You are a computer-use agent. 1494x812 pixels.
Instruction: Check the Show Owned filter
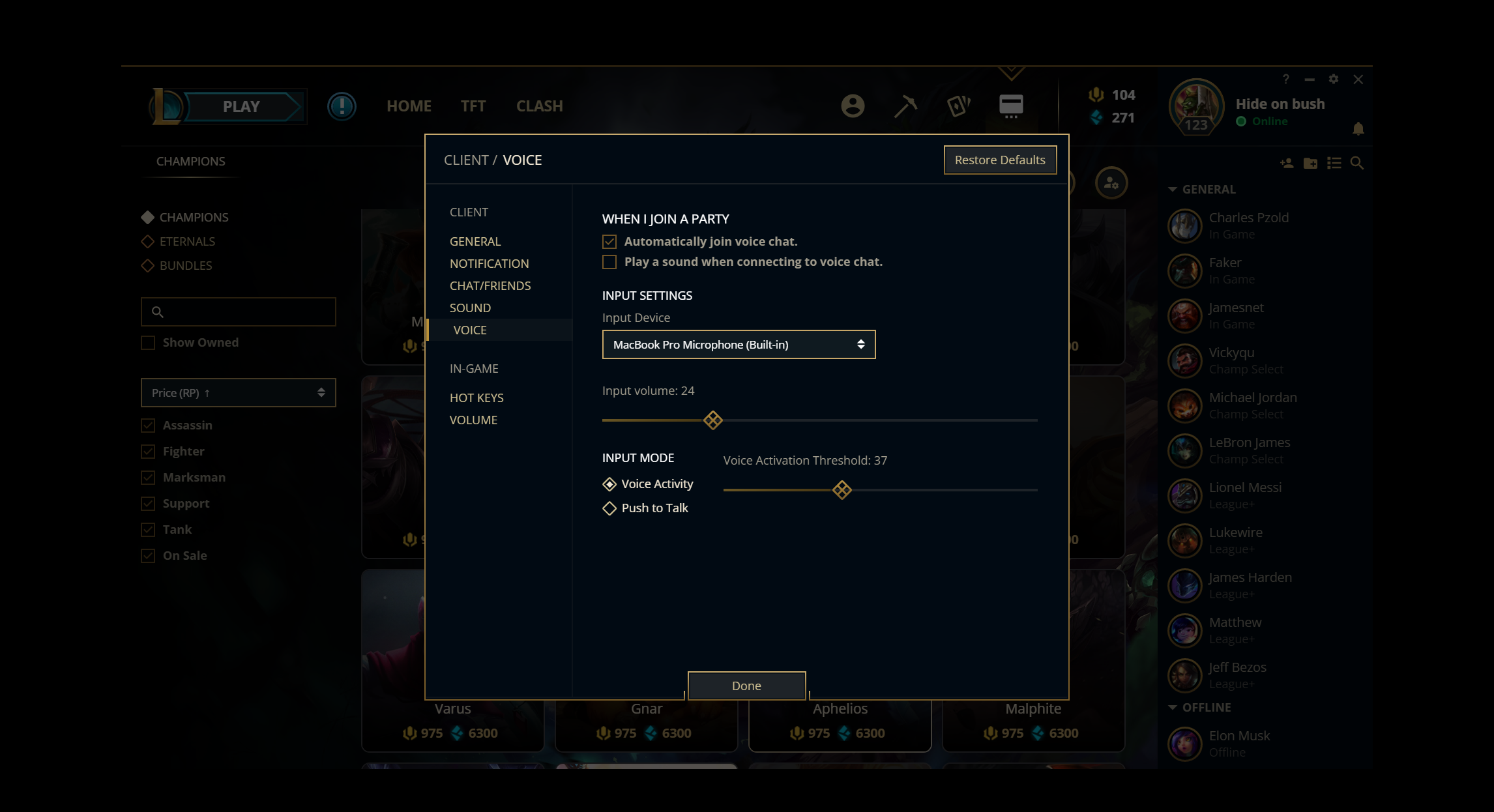coord(147,342)
